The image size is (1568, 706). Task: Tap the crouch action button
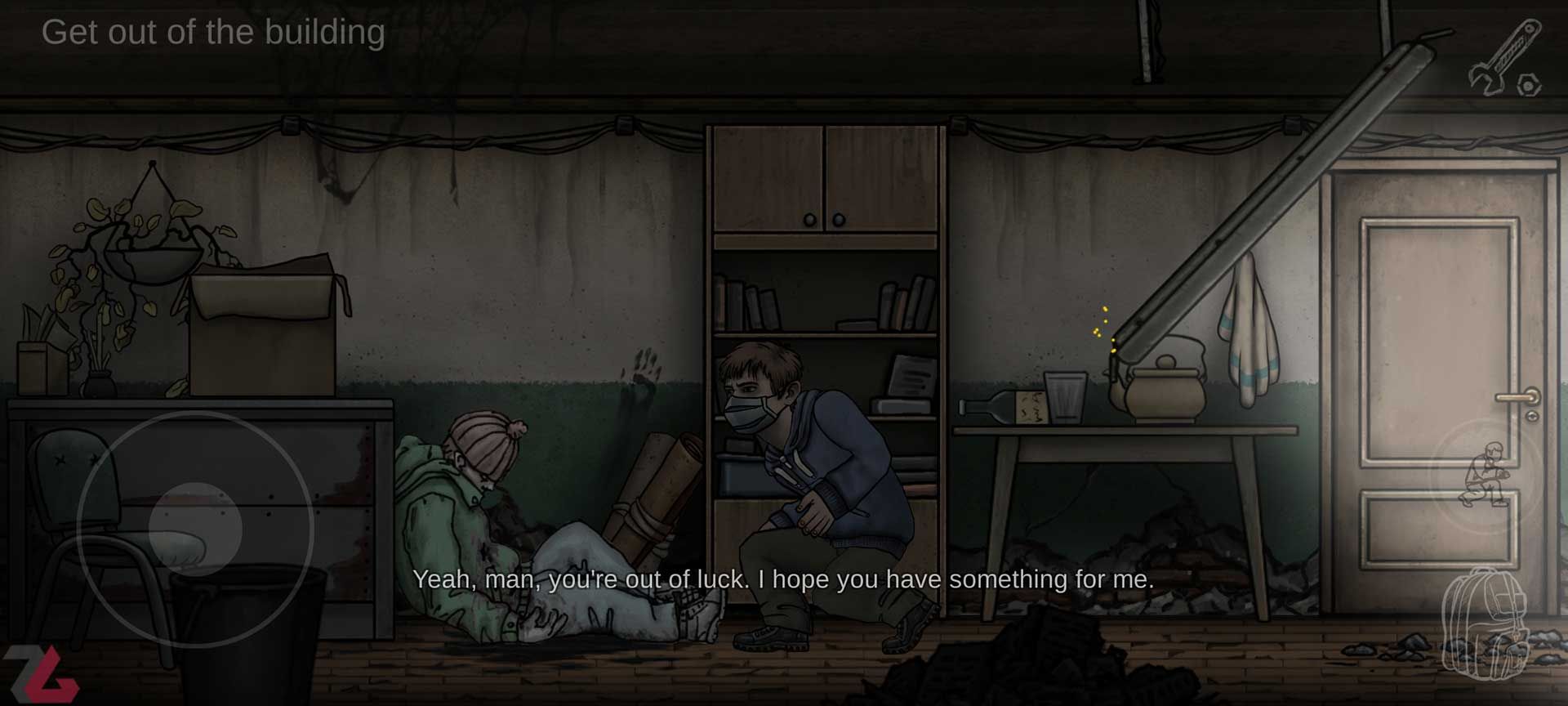point(1488,476)
